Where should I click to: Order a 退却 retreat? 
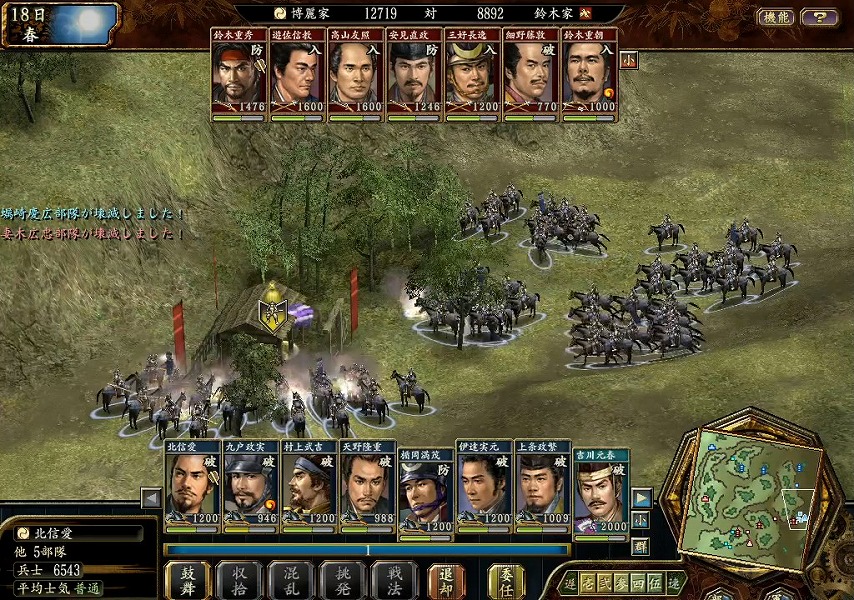(446, 580)
